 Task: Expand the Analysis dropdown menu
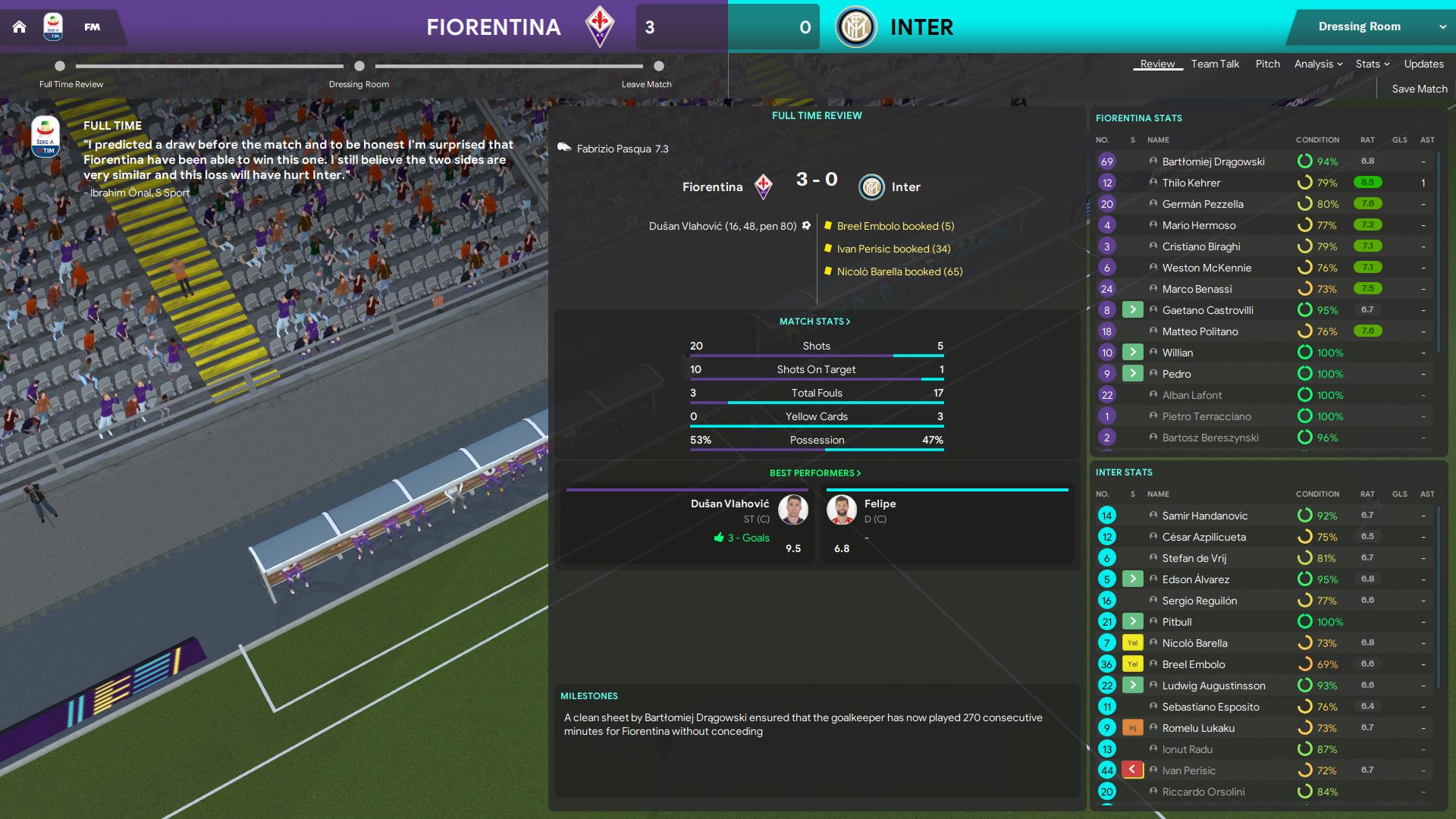coord(1318,64)
